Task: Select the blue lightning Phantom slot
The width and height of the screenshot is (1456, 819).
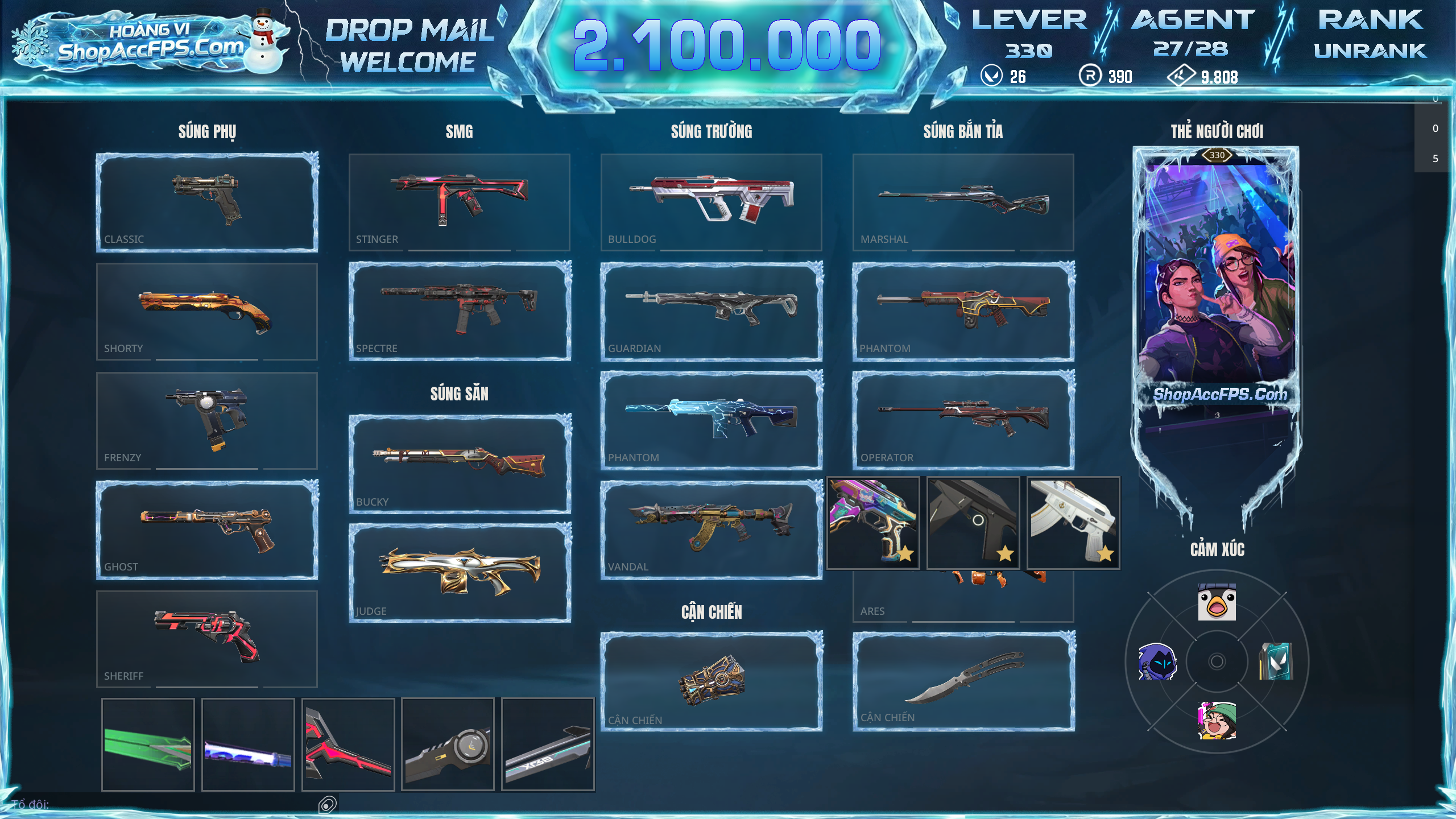Action: point(711,420)
